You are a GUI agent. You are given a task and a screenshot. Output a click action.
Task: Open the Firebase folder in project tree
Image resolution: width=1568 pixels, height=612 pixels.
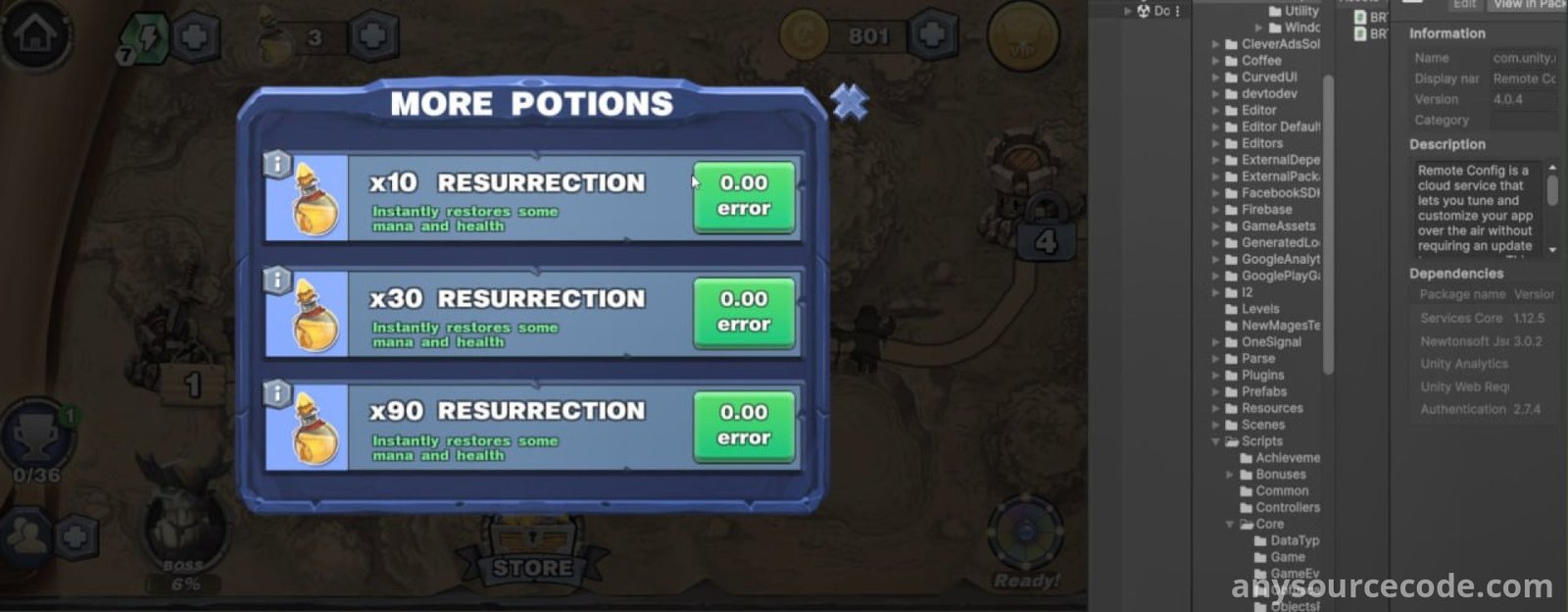pyautogui.click(x=1266, y=209)
